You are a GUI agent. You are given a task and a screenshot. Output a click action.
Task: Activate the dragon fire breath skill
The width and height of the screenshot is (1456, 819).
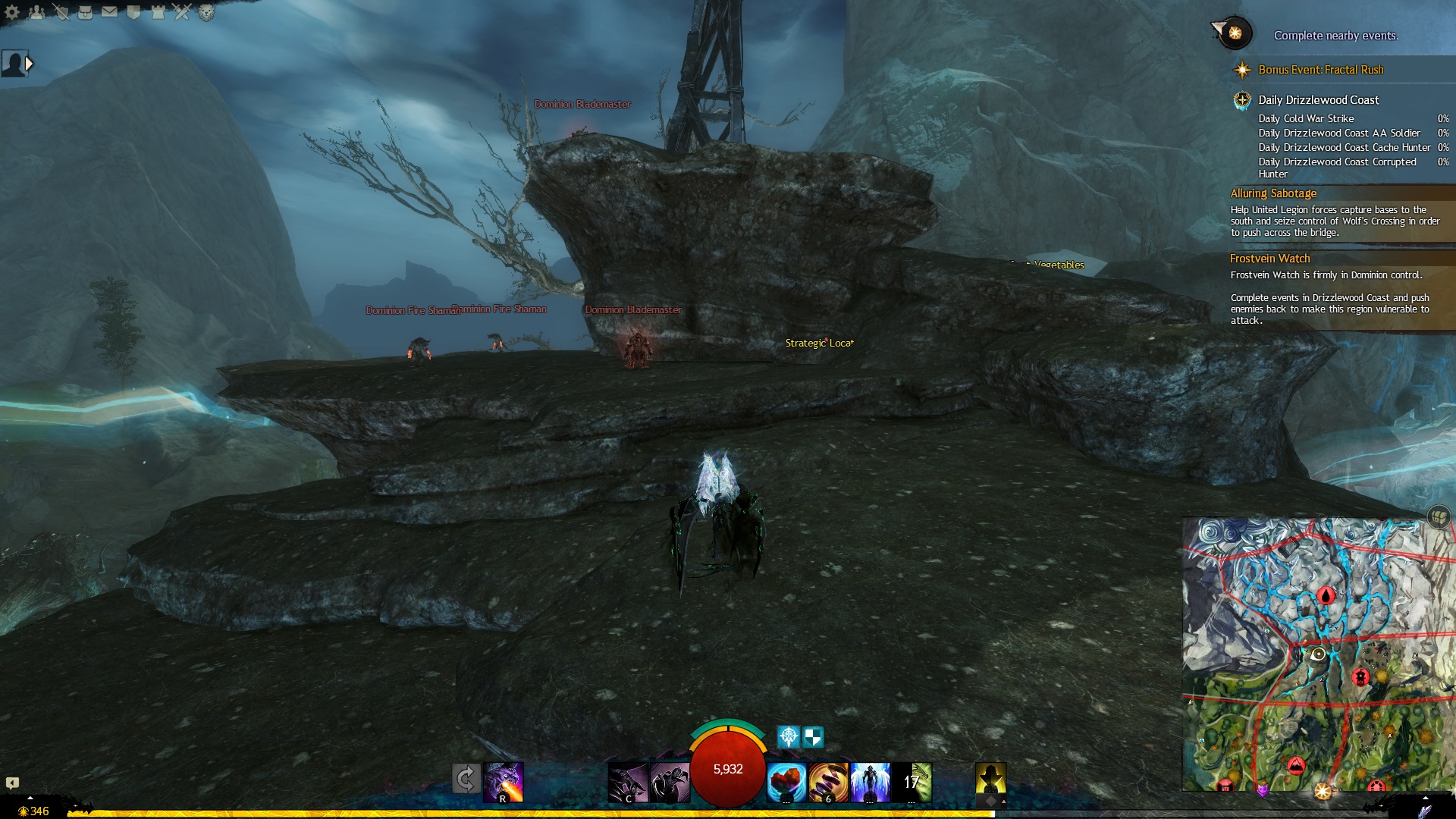pyautogui.click(x=504, y=782)
